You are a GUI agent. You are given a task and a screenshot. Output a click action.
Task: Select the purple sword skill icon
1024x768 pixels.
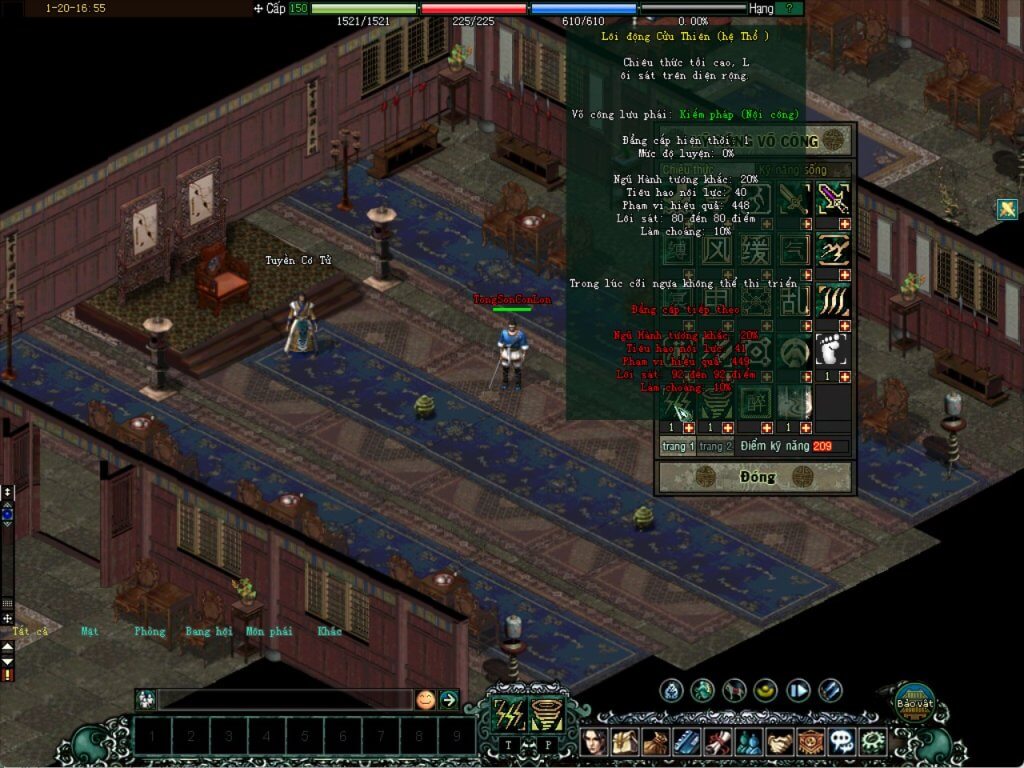pos(833,199)
